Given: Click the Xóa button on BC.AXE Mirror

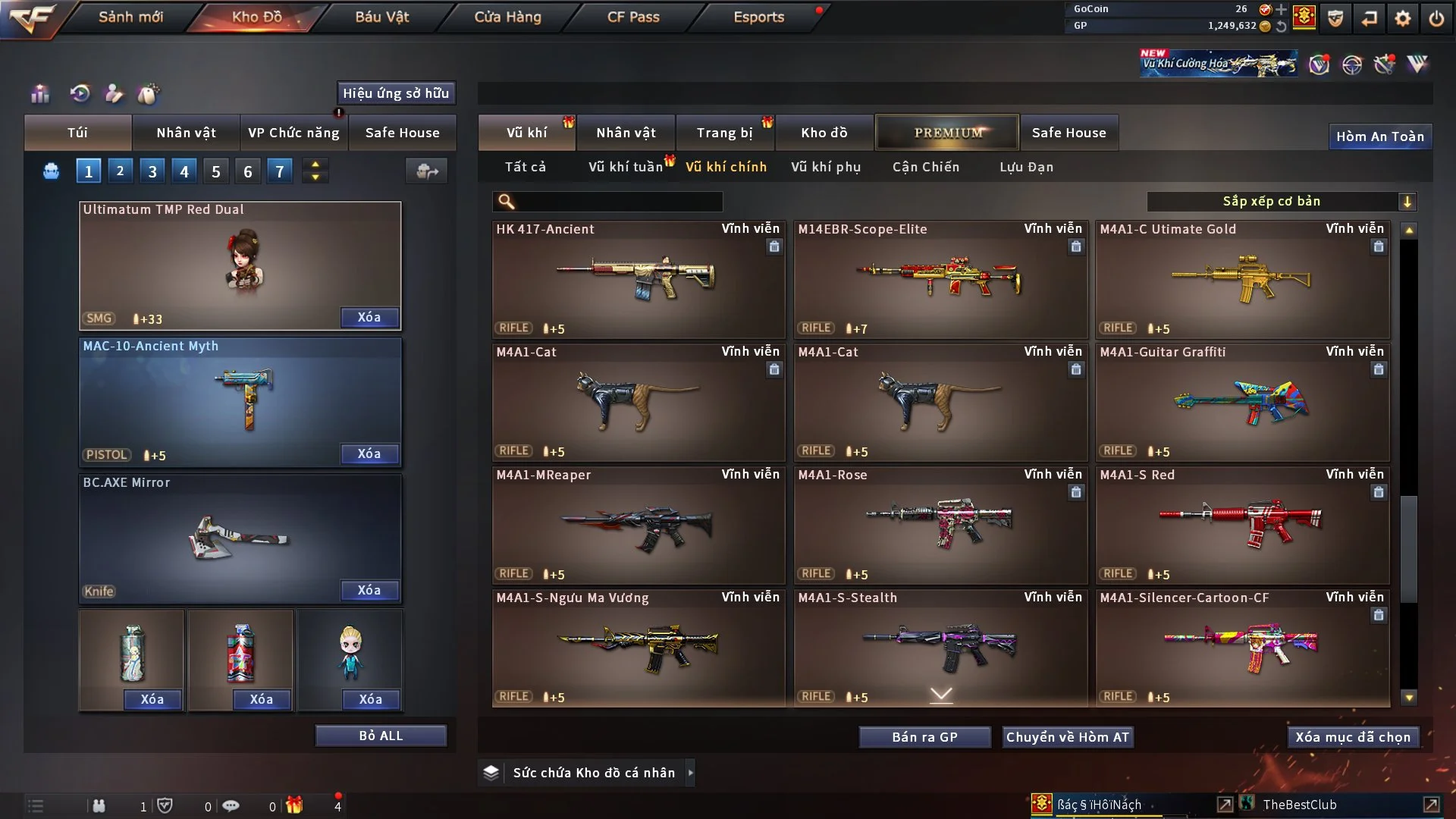Looking at the screenshot, I should click(x=369, y=590).
